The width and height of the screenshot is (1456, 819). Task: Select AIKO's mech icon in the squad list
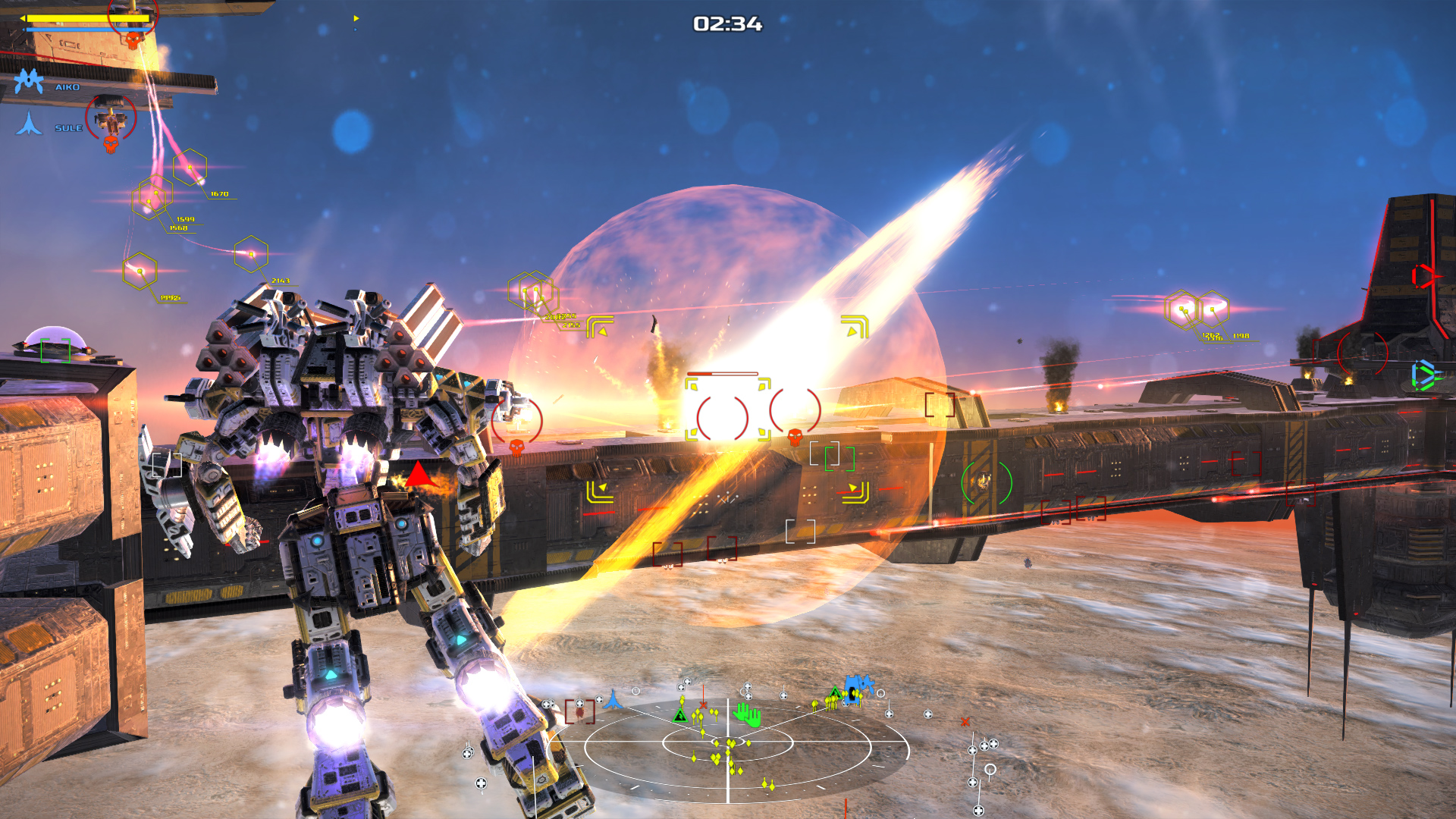click(29, 80)
